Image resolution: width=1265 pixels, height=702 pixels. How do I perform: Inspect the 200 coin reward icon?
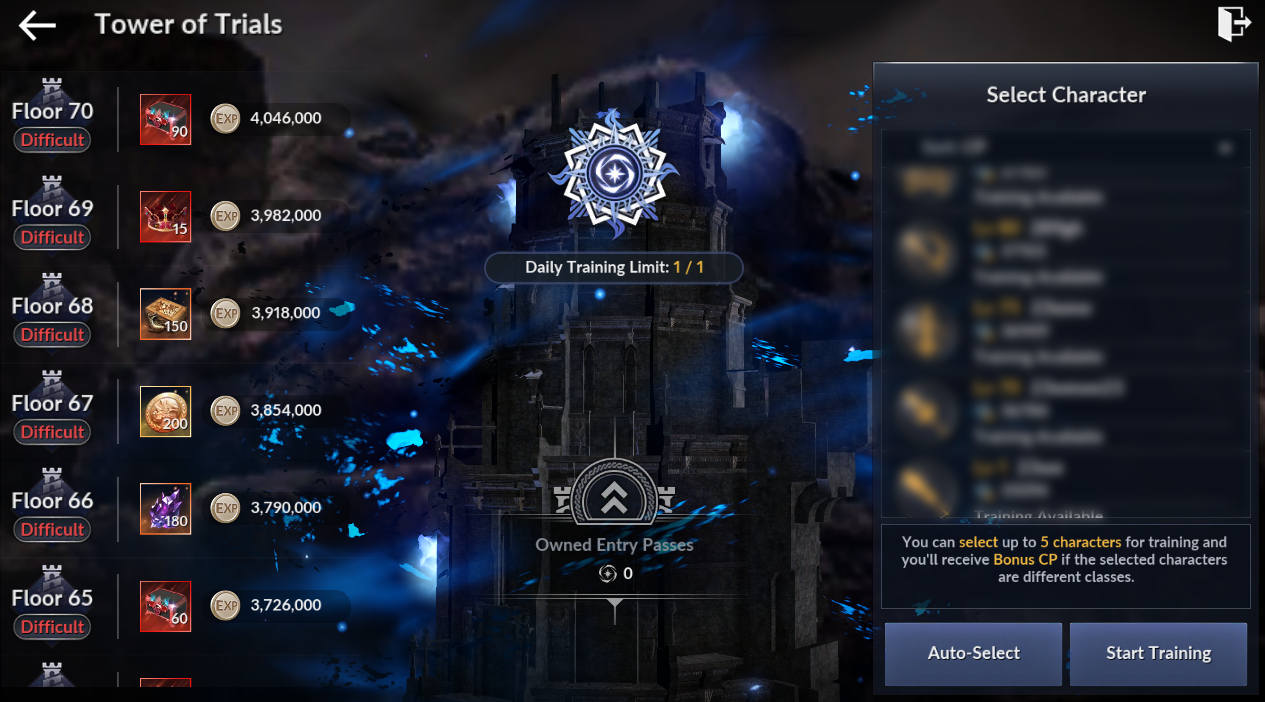click(165, 411)
